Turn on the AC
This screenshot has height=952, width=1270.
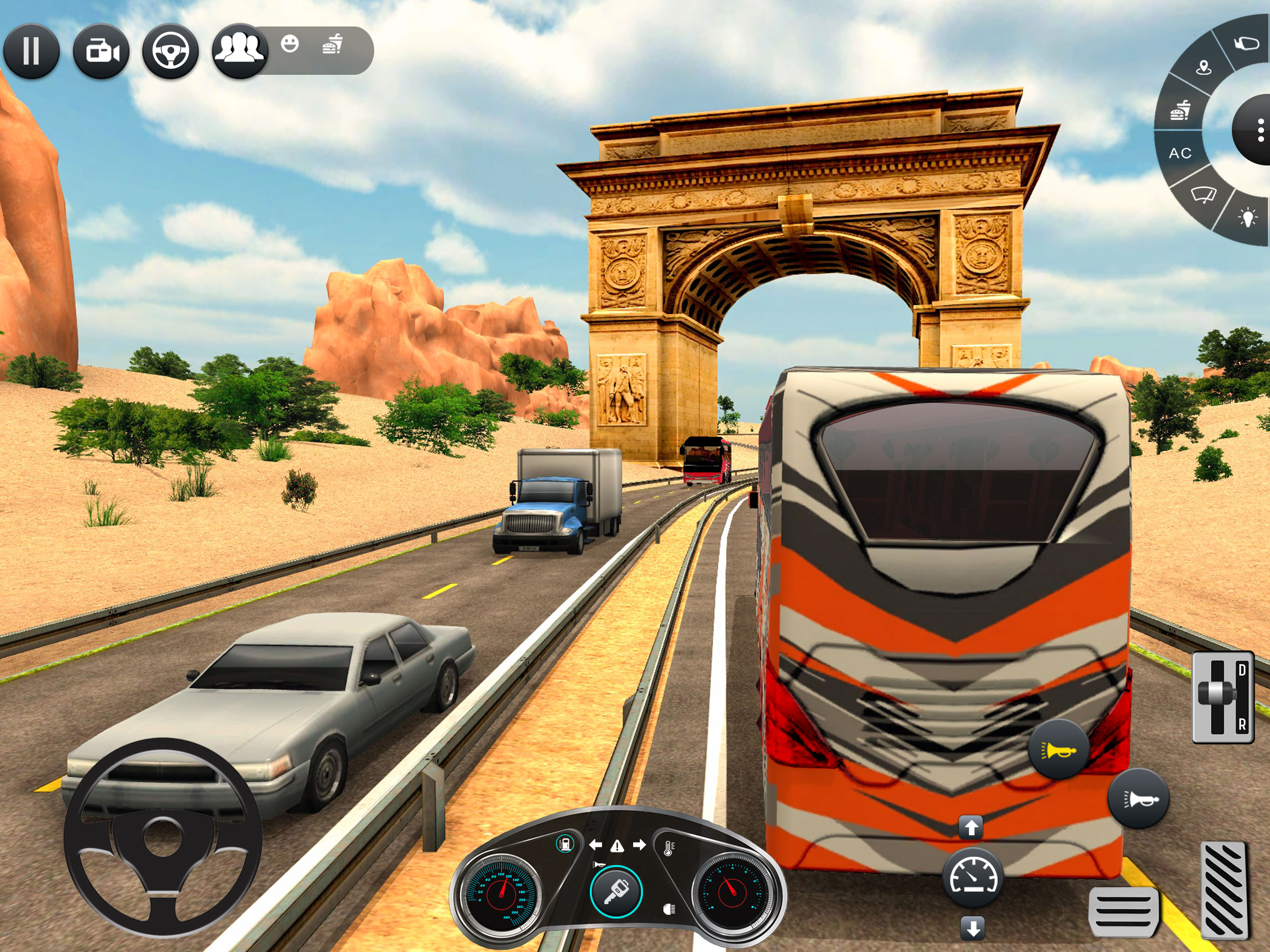(1180, 153)
